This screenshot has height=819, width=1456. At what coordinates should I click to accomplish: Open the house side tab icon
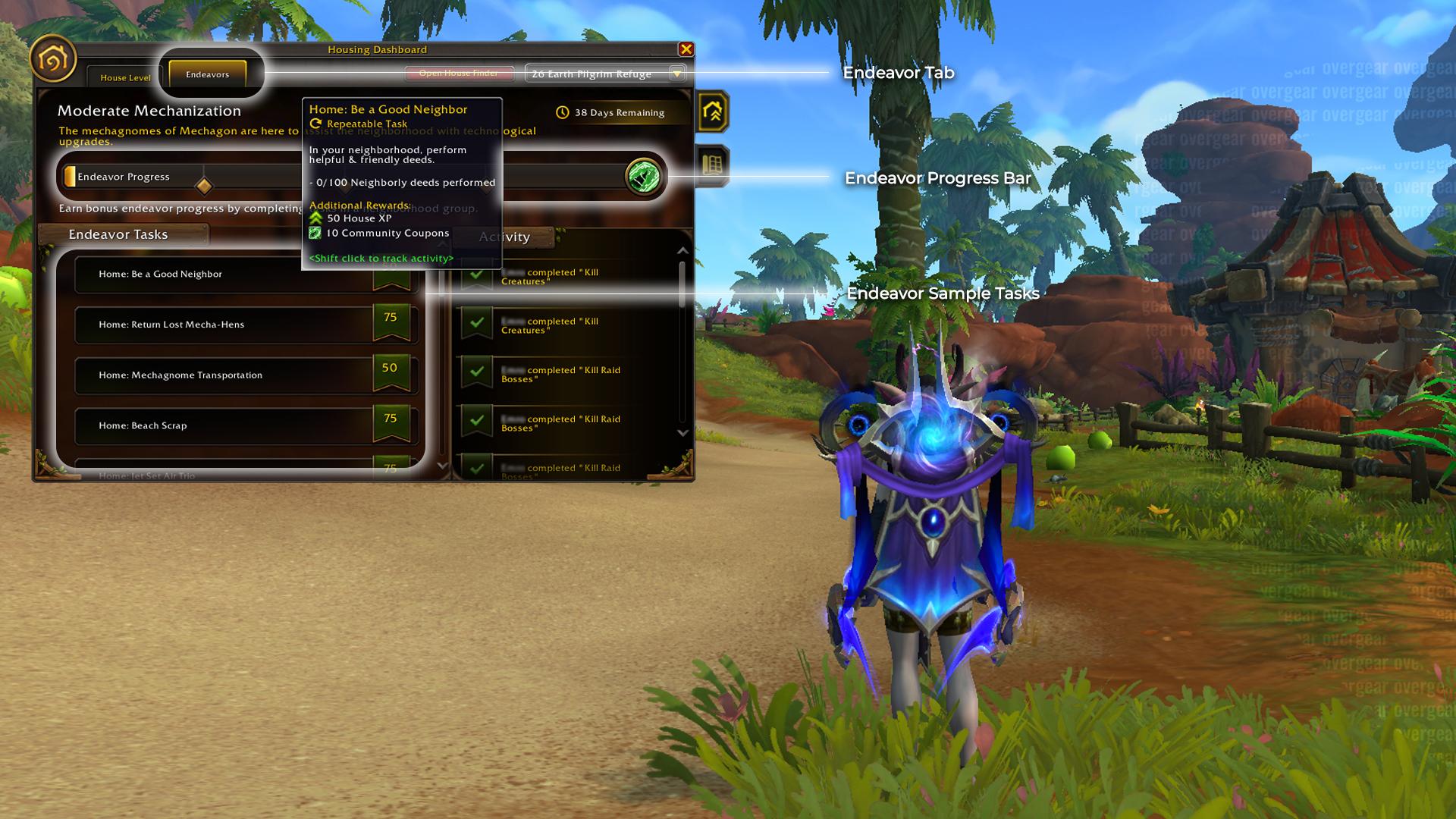click(712, 112)
